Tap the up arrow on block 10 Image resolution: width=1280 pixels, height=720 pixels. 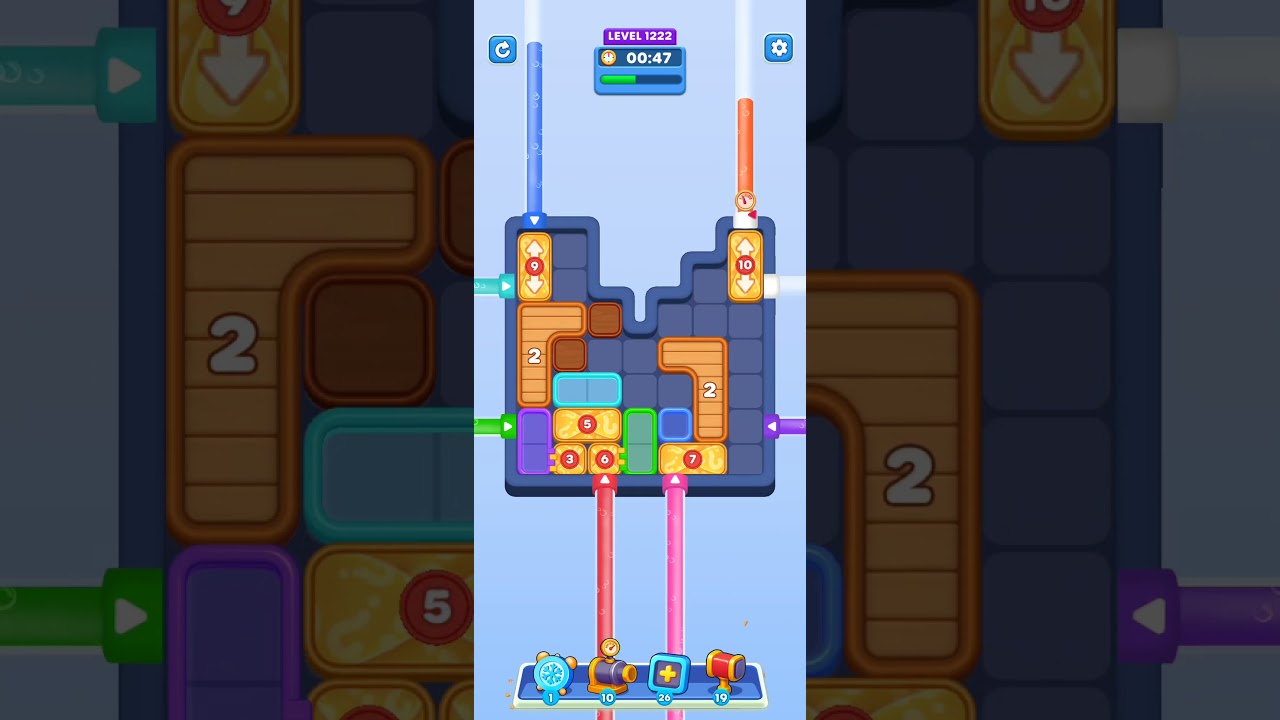pos(745,243)
